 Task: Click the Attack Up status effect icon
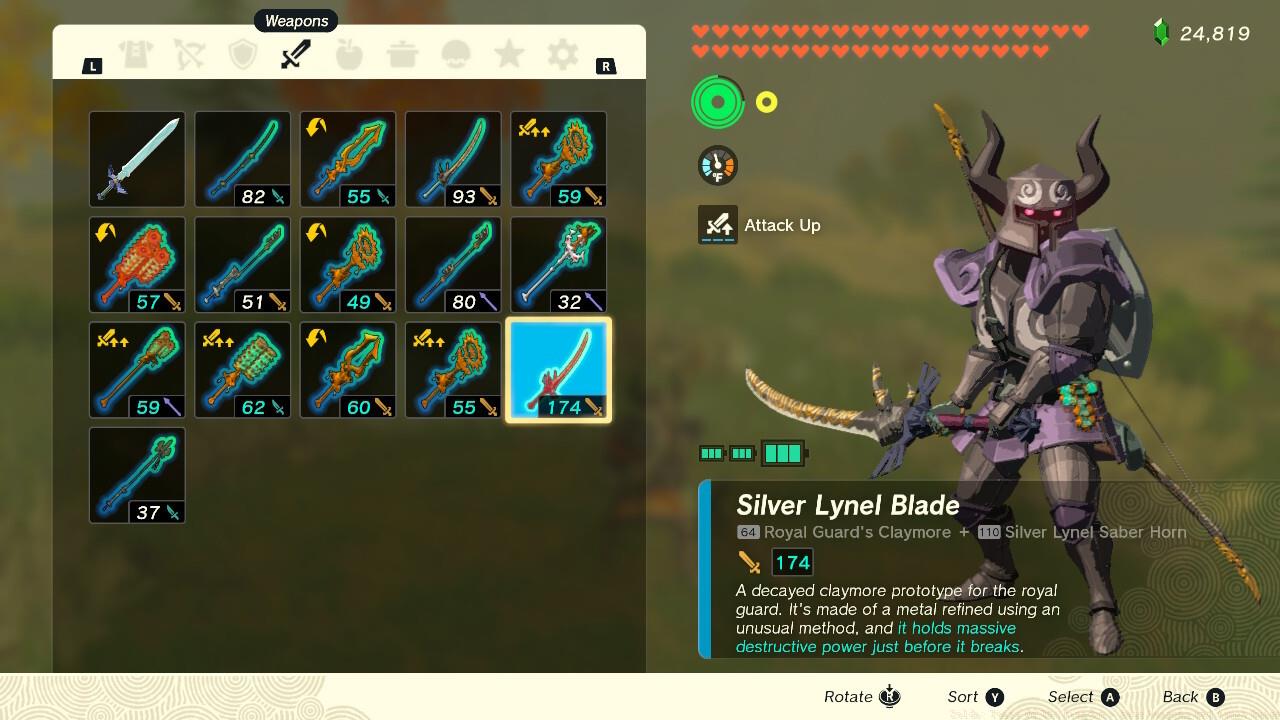click(x=717, y=225)
